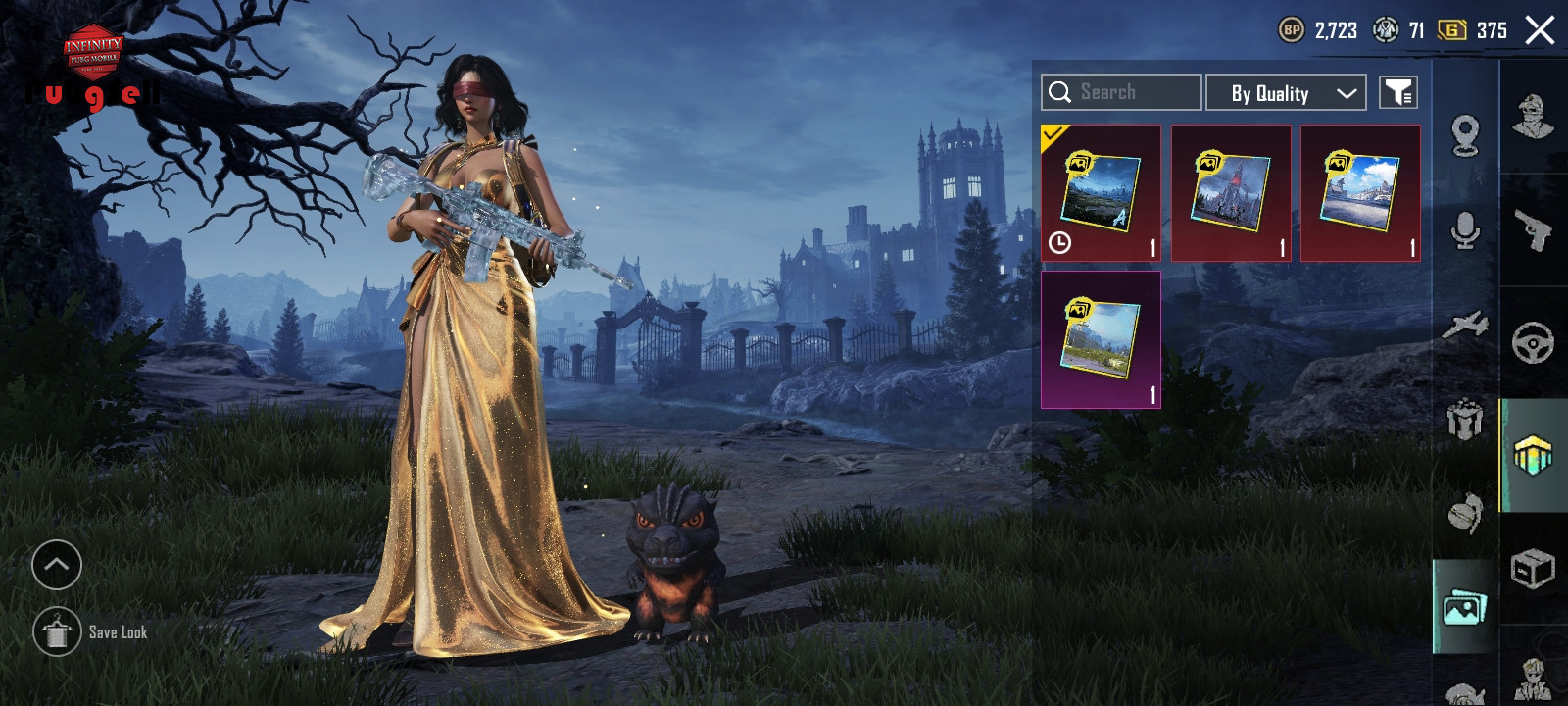The image size is (1568, 706).
Task: Open the crate box category
Action: 1534,569
